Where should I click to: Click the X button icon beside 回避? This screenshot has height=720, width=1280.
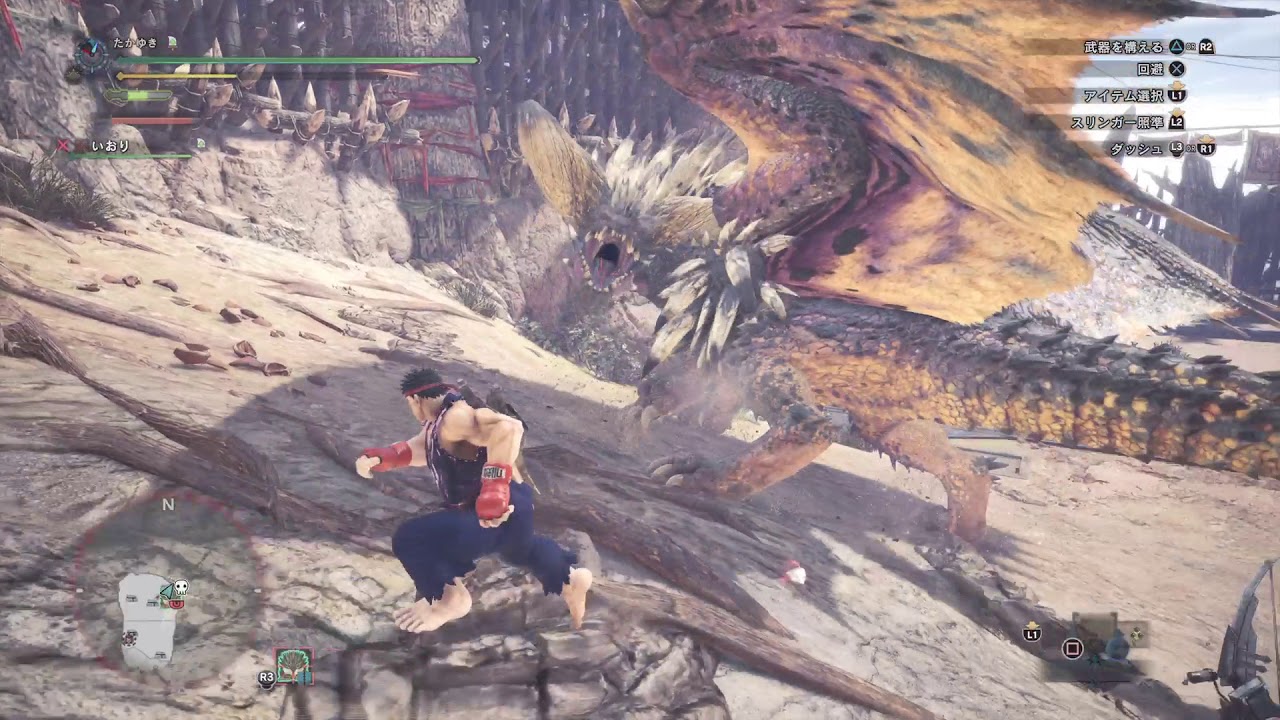1179,70
